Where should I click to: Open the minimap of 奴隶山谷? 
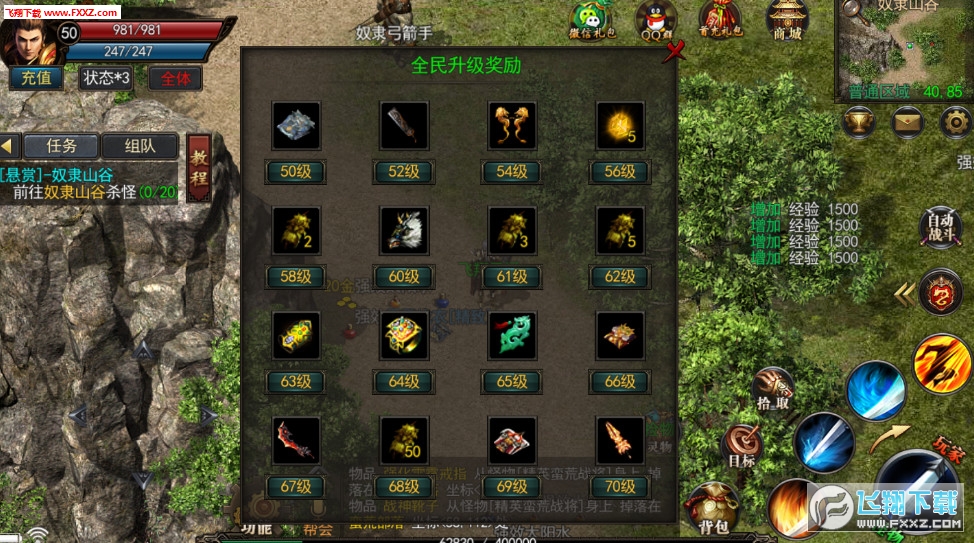(x=905, y=50)
